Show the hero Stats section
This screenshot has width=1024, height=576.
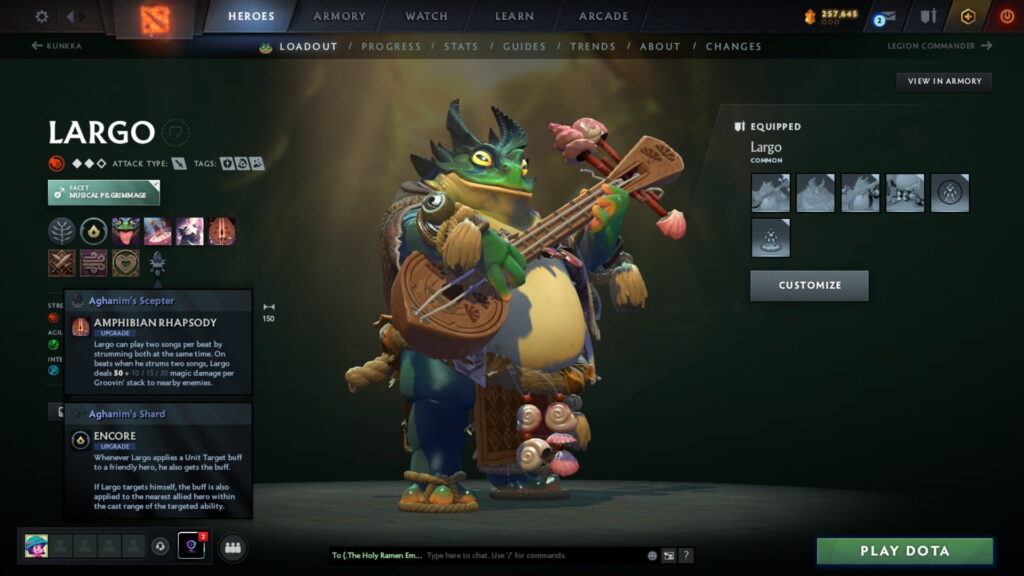461,46
